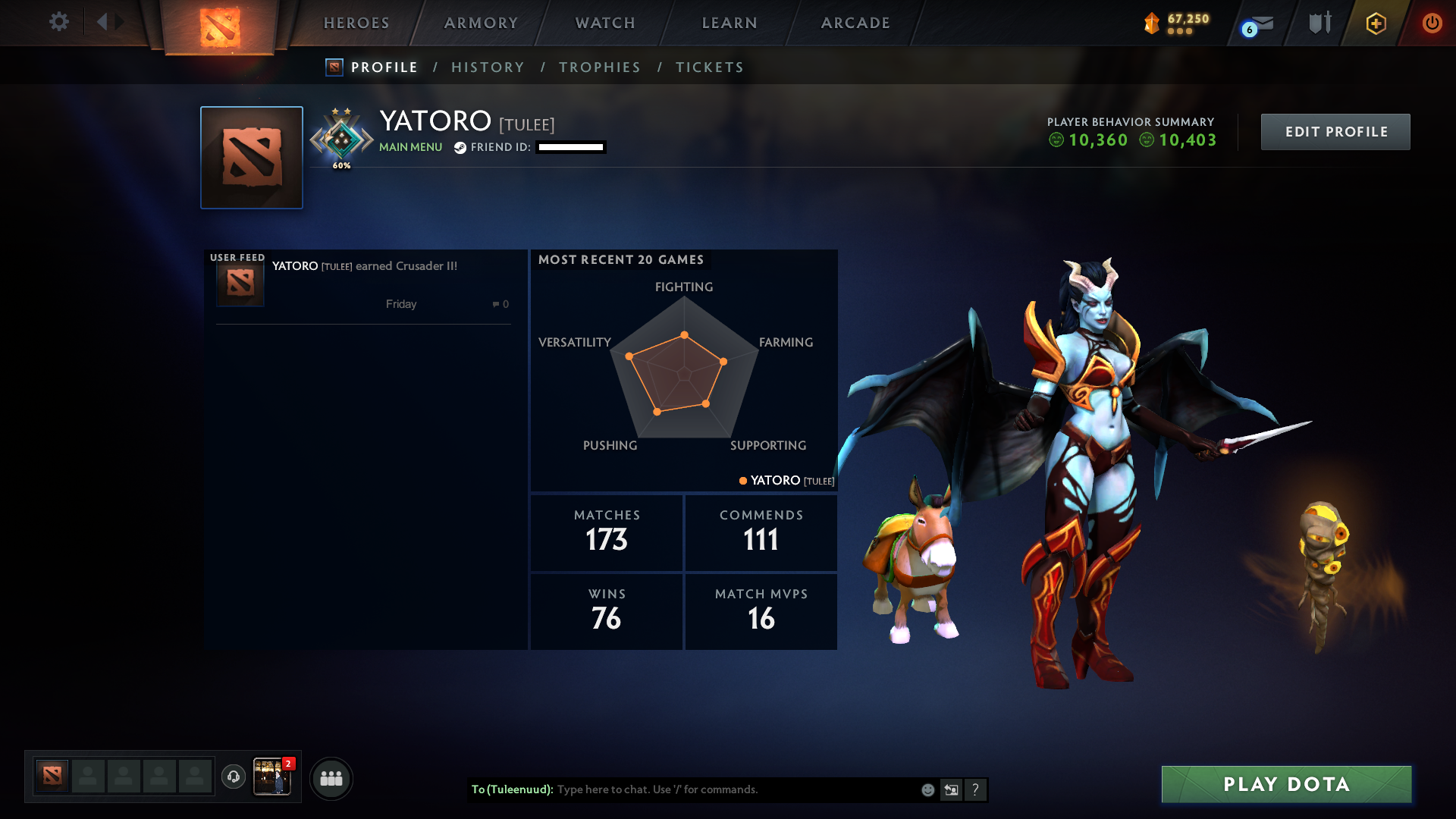Open the settings gear icon
The height and width of the screenshot is (819, 1456).
pos(59,22)
